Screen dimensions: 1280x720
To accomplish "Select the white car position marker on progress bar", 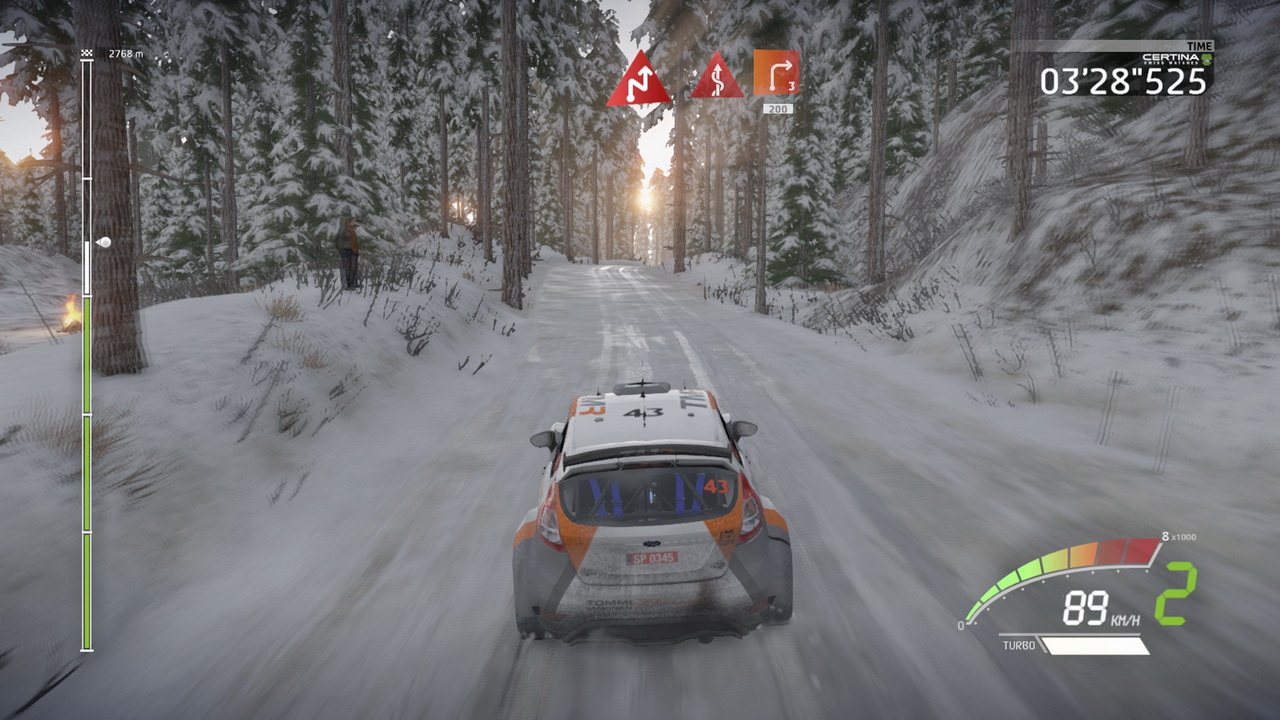I will pyautogui.click(x=102, y=242).
